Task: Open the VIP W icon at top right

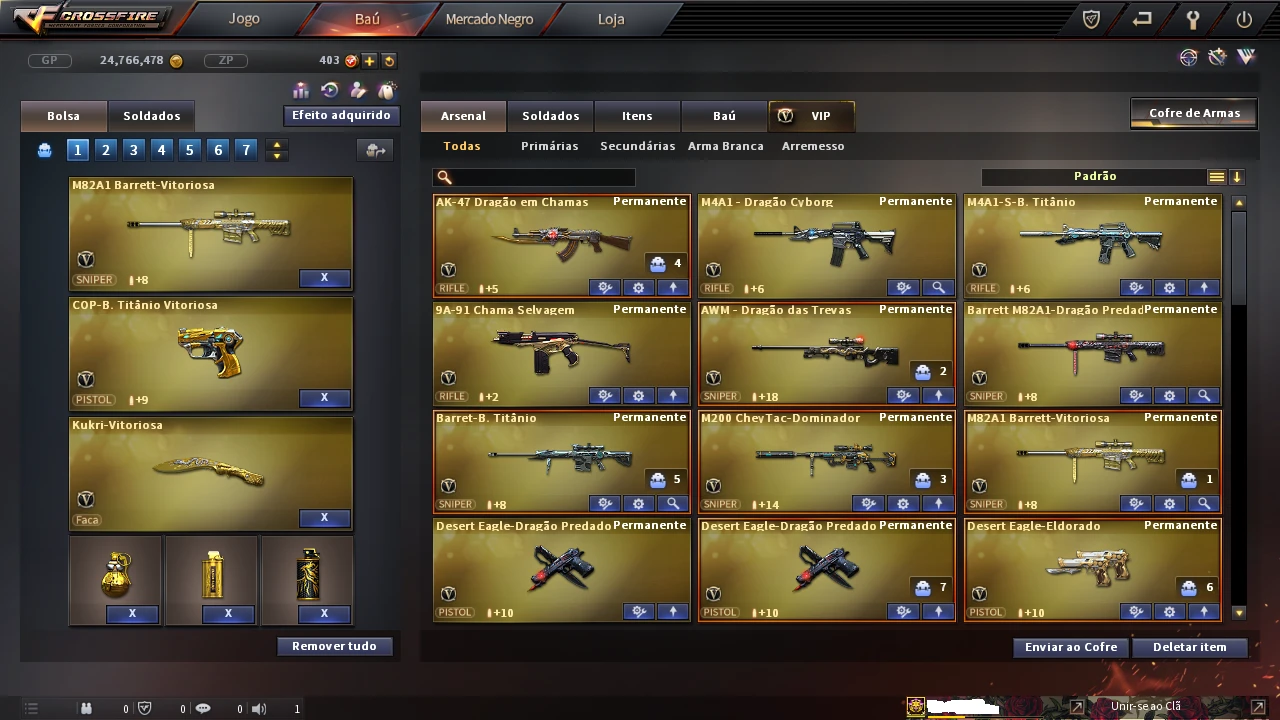Action: point(1246,57)
